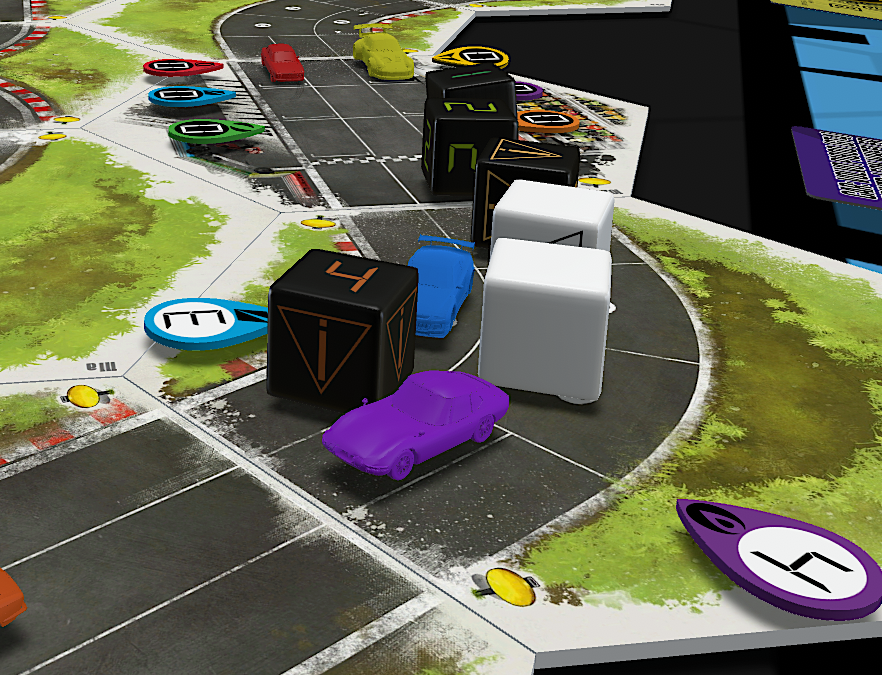Click the red teardrop gear token
The height and width of the screenshot is (675, 882).
coord(182,67)
